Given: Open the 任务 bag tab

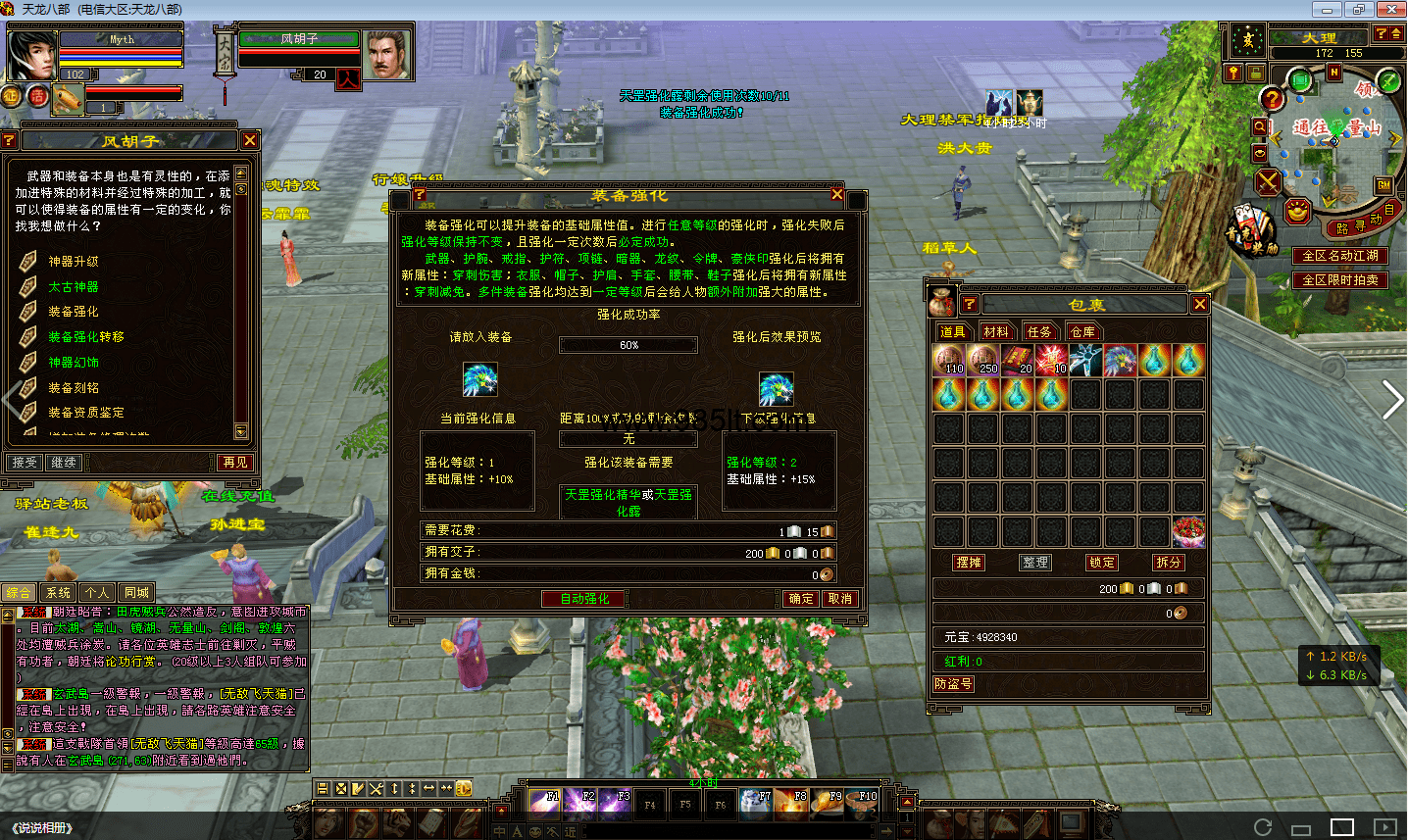Looking at the screenshot, I should pyautogui.click(x=1039, y=332).
